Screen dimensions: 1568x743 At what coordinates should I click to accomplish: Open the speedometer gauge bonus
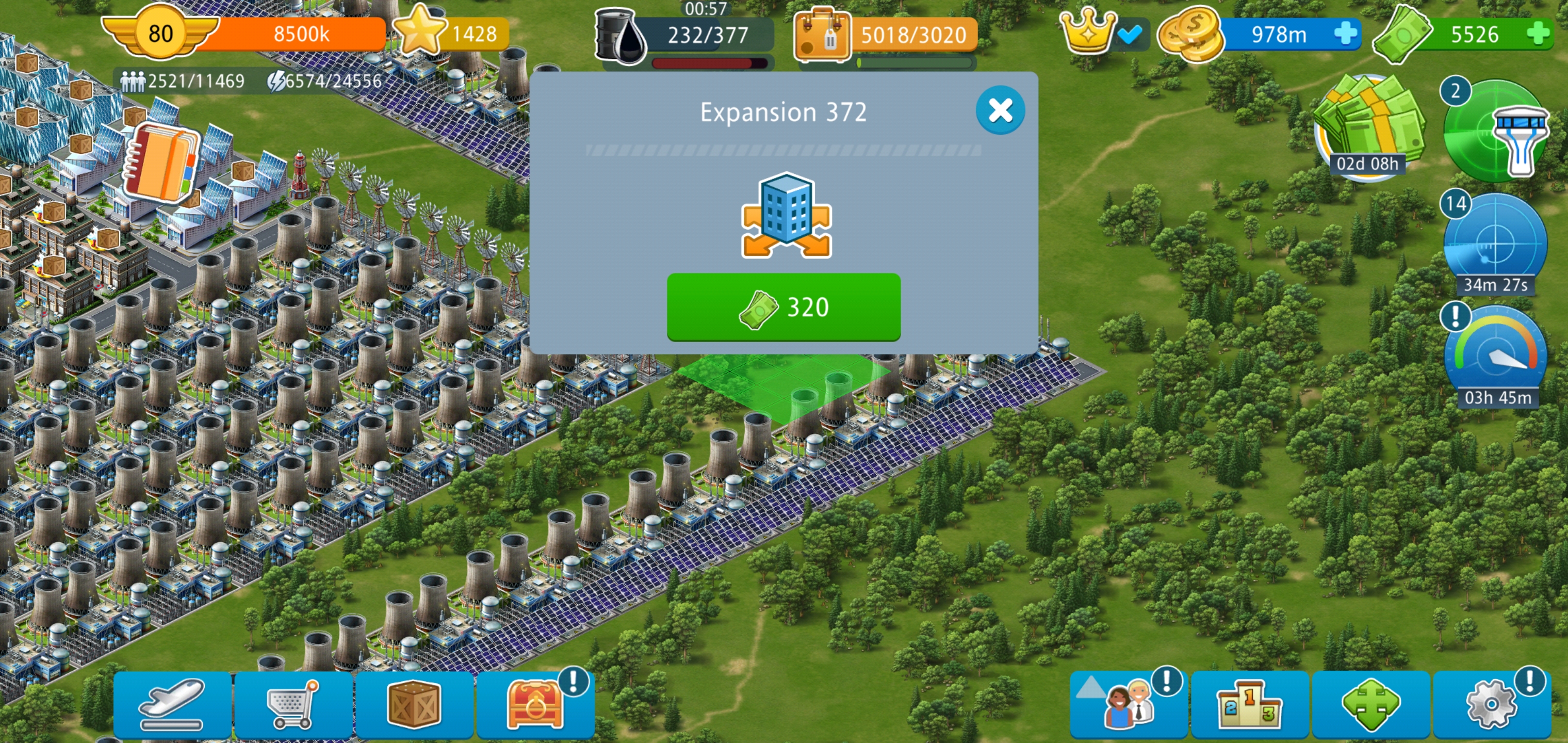(x=1495, y=356)
